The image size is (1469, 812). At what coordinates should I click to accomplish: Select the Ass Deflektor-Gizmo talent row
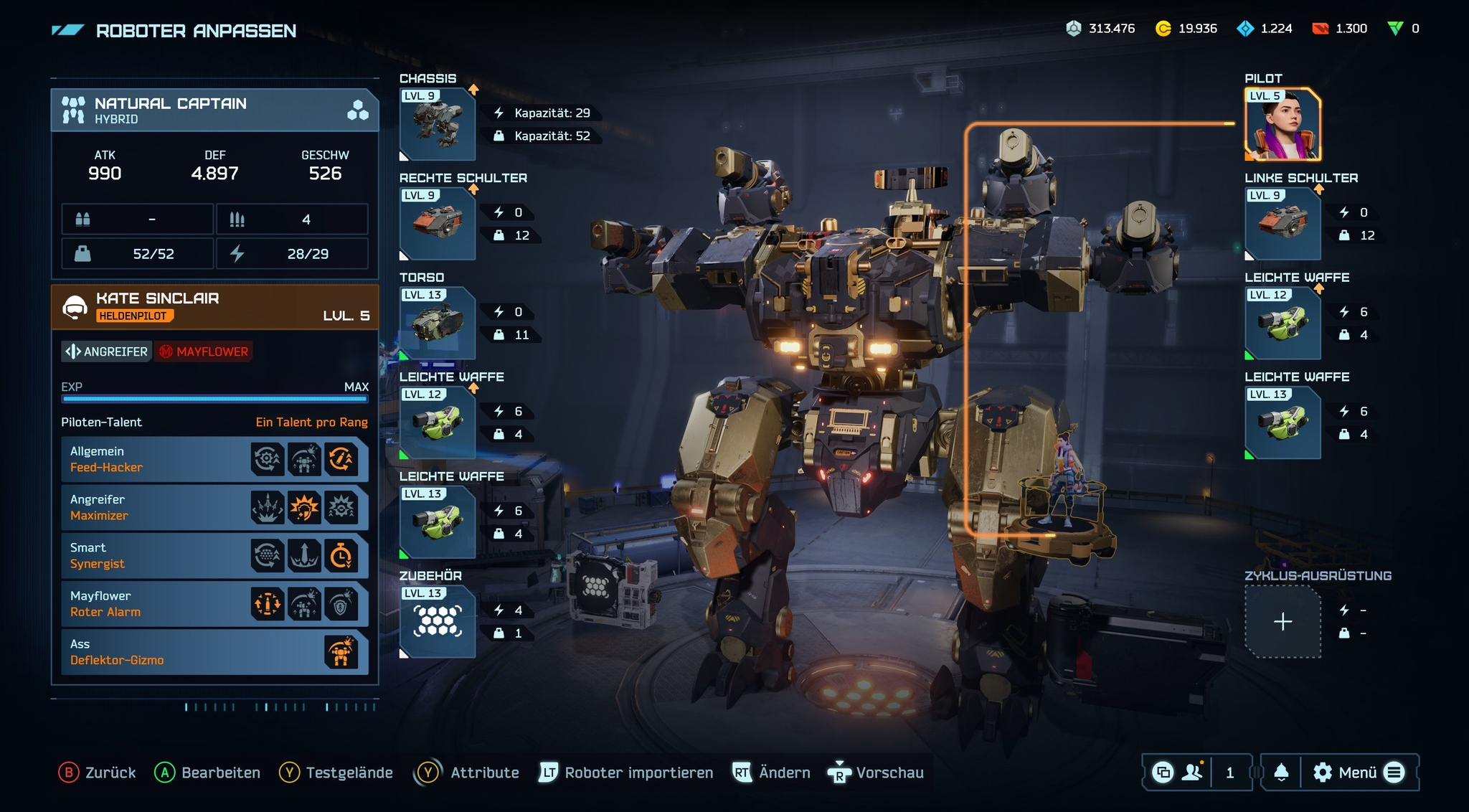(214, 652)
